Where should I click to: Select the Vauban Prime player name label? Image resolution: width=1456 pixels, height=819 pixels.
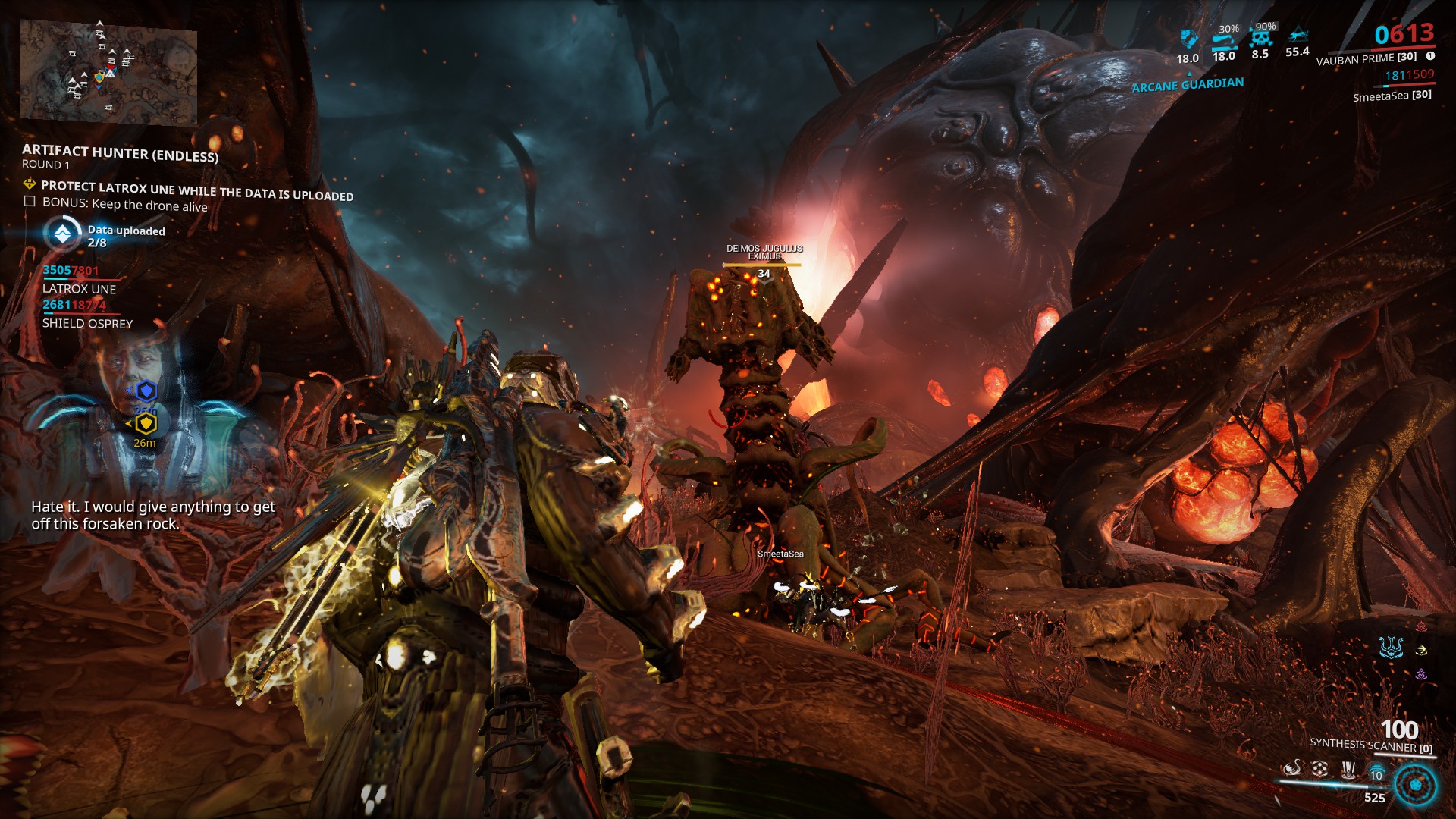tap(1366, 58)
